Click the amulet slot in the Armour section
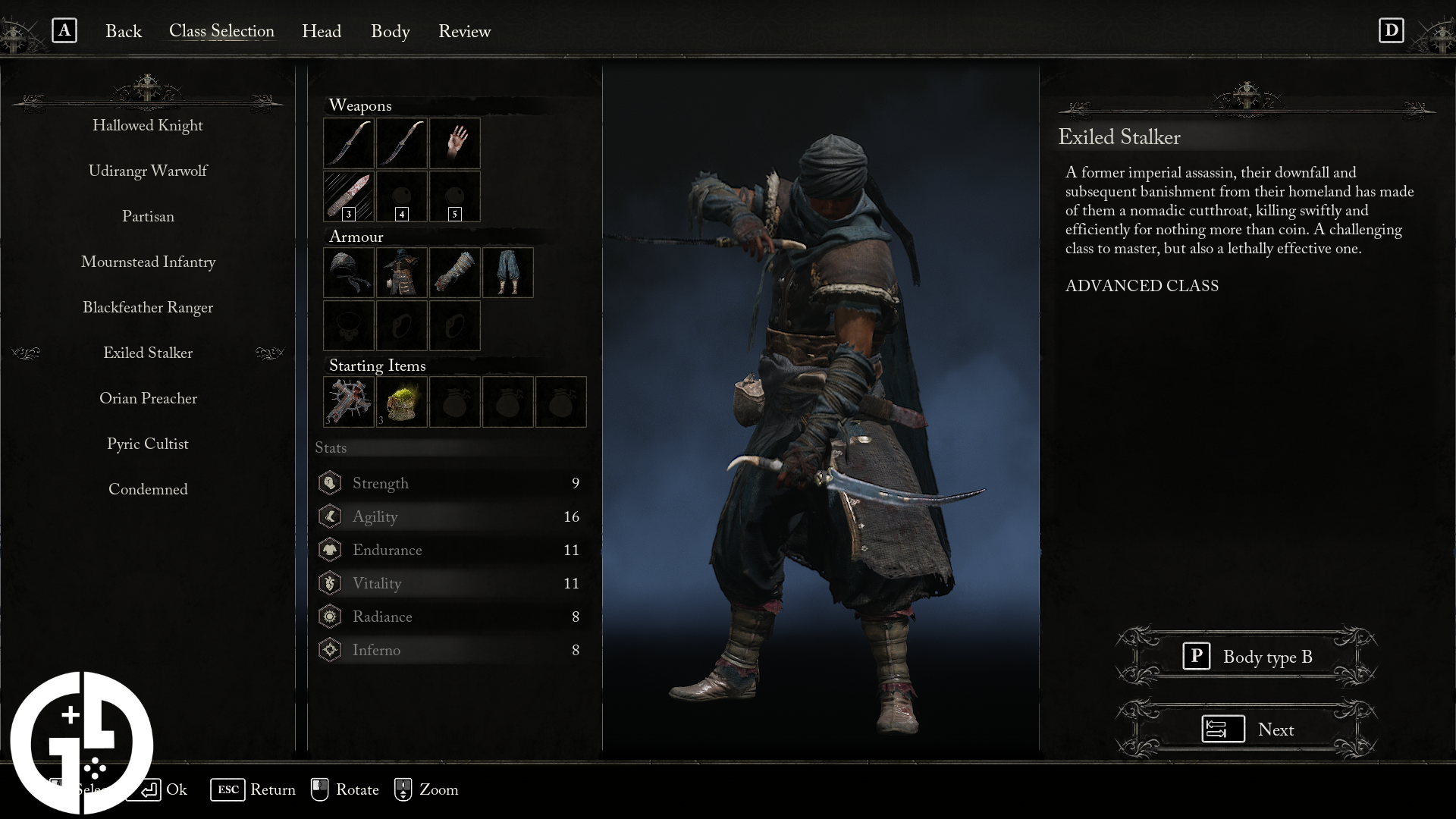The width and height of the screenshot is (1456, 819). [348, 326]
